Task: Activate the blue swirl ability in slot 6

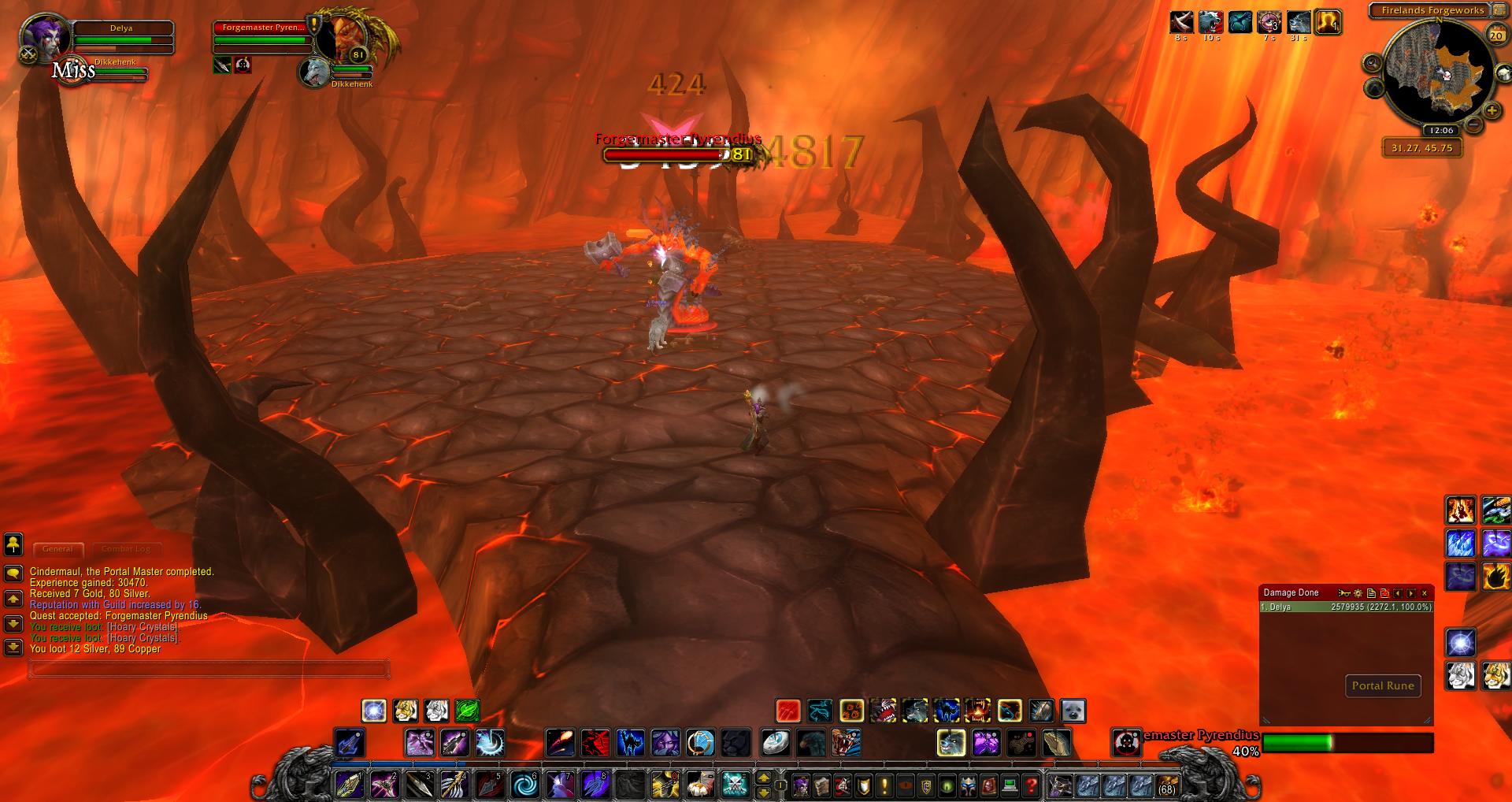Action: point(525,785)
